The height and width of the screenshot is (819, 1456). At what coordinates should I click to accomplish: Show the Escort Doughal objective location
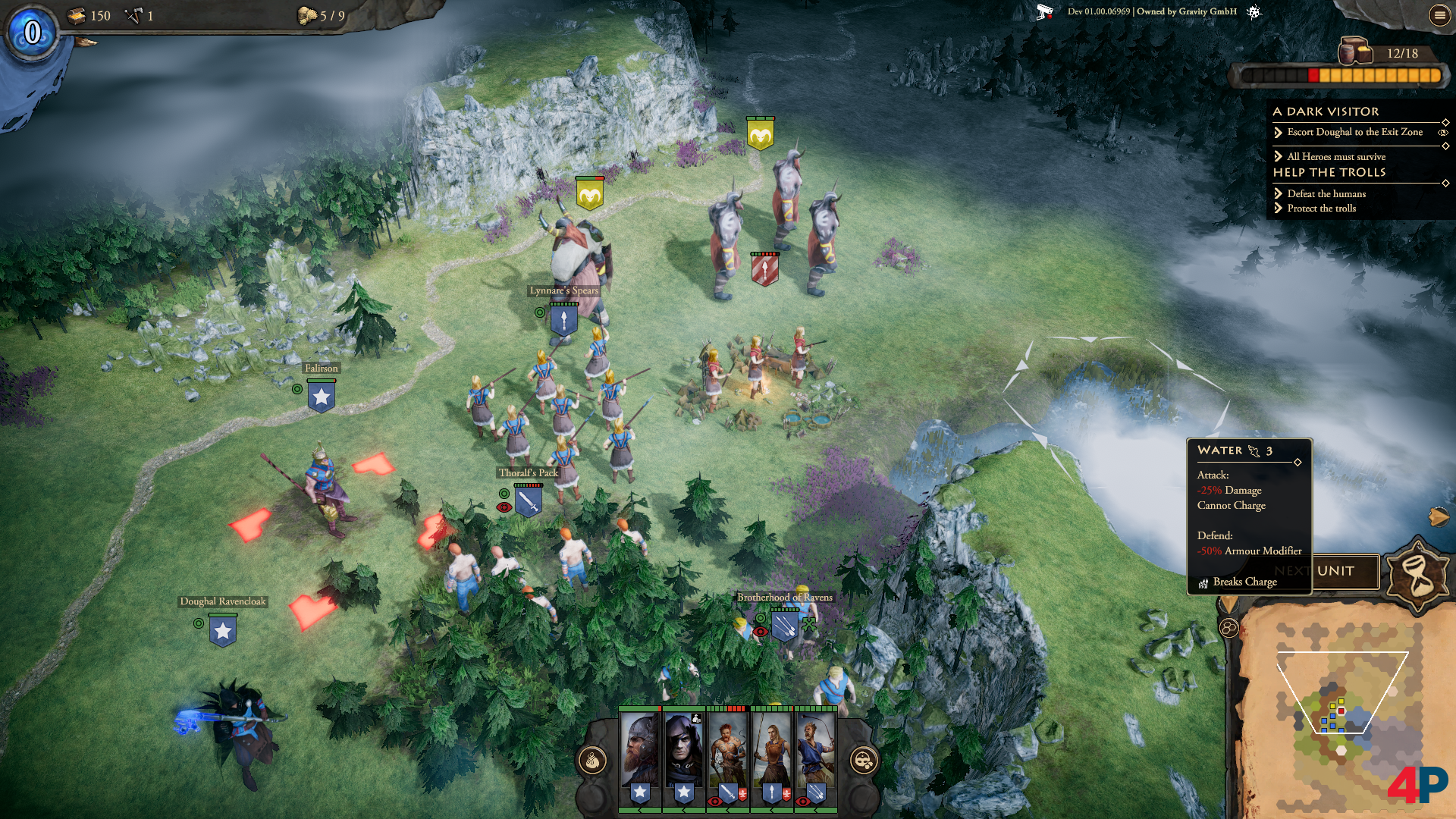click(1443, 133)
